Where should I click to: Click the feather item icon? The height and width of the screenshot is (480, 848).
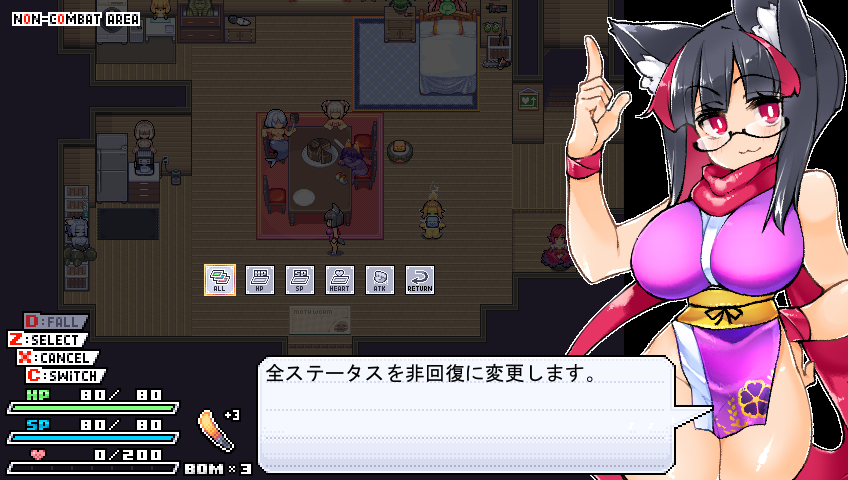pyautogui.click(x=216, y=430)
